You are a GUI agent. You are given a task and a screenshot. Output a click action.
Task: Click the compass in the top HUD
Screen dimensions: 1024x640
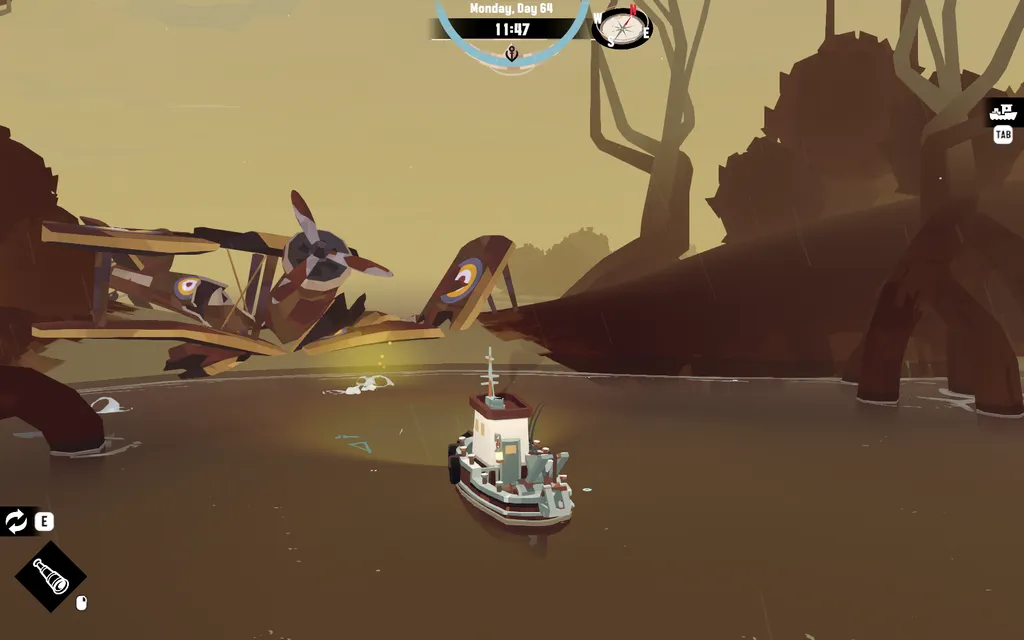pos(621,26)
